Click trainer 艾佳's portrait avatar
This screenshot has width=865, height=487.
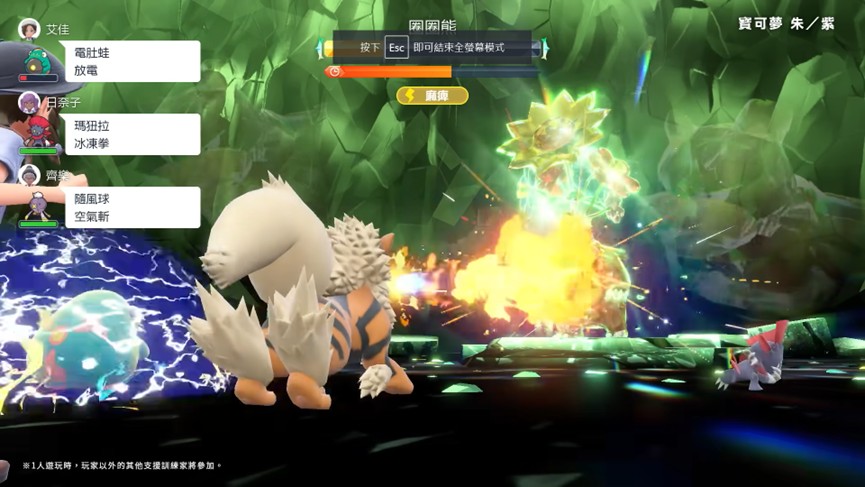29,28
